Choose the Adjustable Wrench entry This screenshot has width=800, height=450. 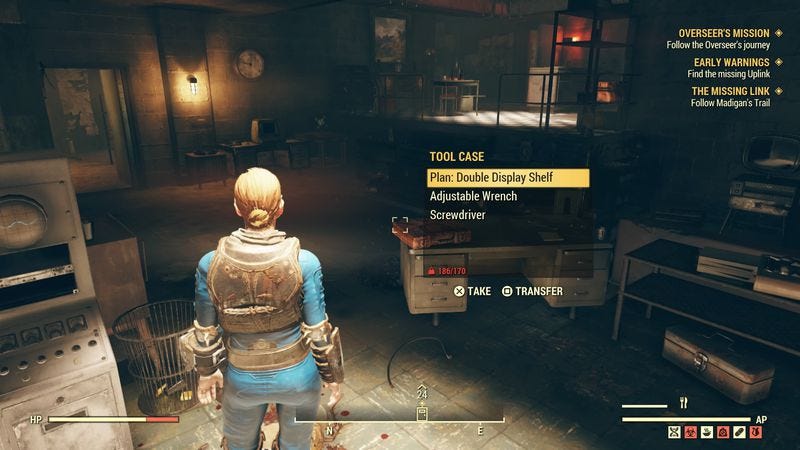click(473, 196)
